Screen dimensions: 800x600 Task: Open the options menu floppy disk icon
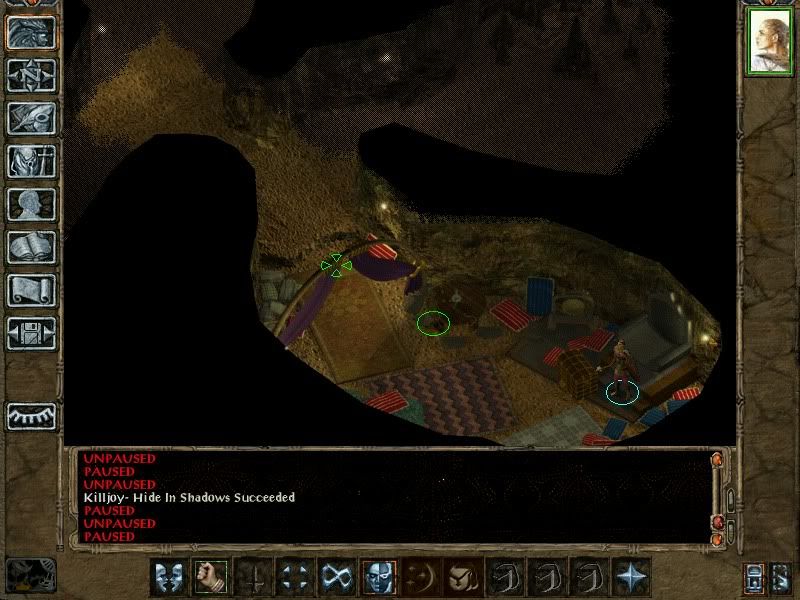tap(30, 333)
